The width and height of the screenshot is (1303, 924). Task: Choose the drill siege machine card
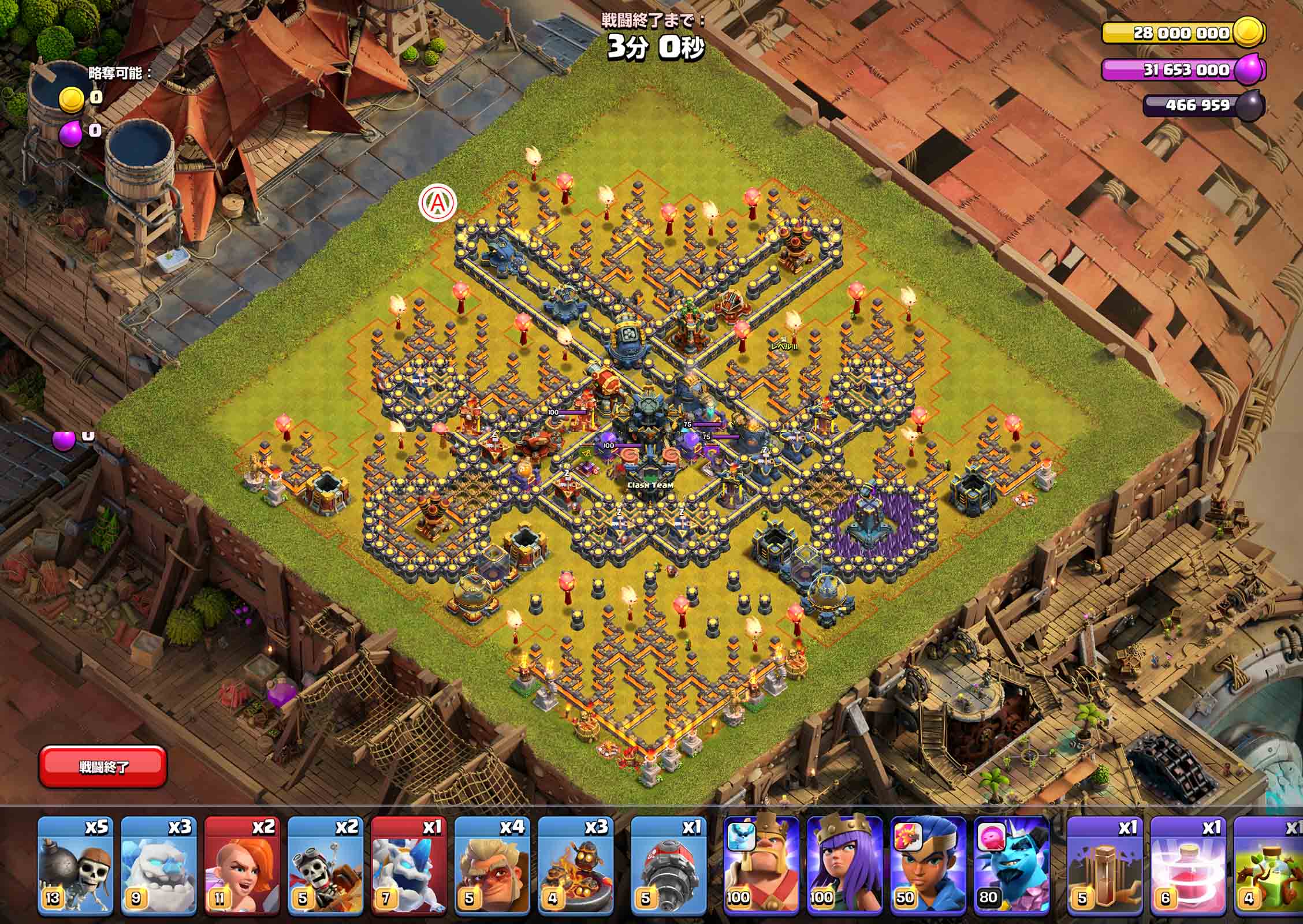click(x=668, y=866)
